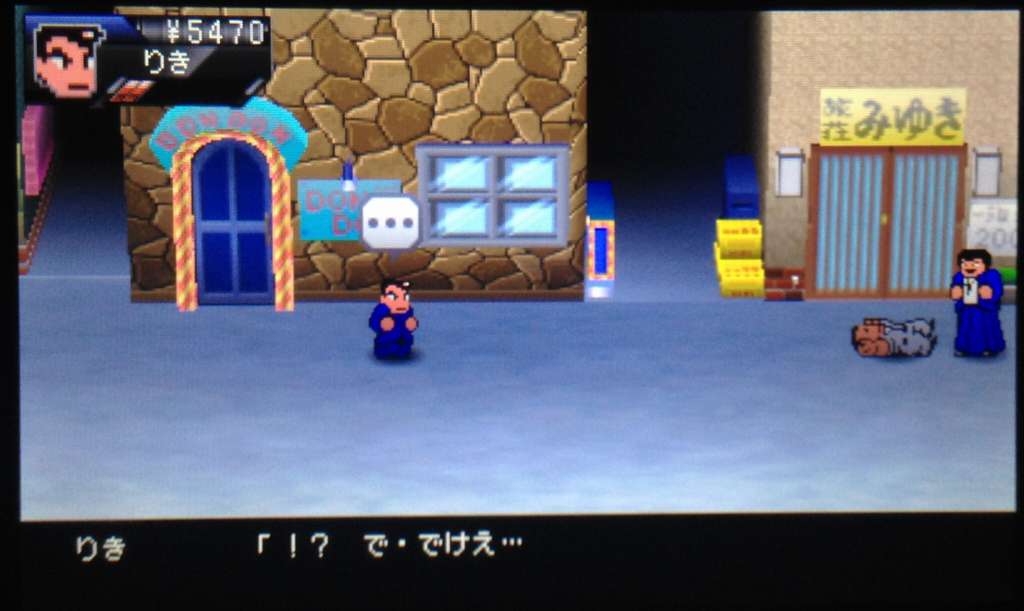Image resolution: width=1024 pixels, height=611 pixels.
Task: Click the ellipsis speech bubble
Action: 389,222
